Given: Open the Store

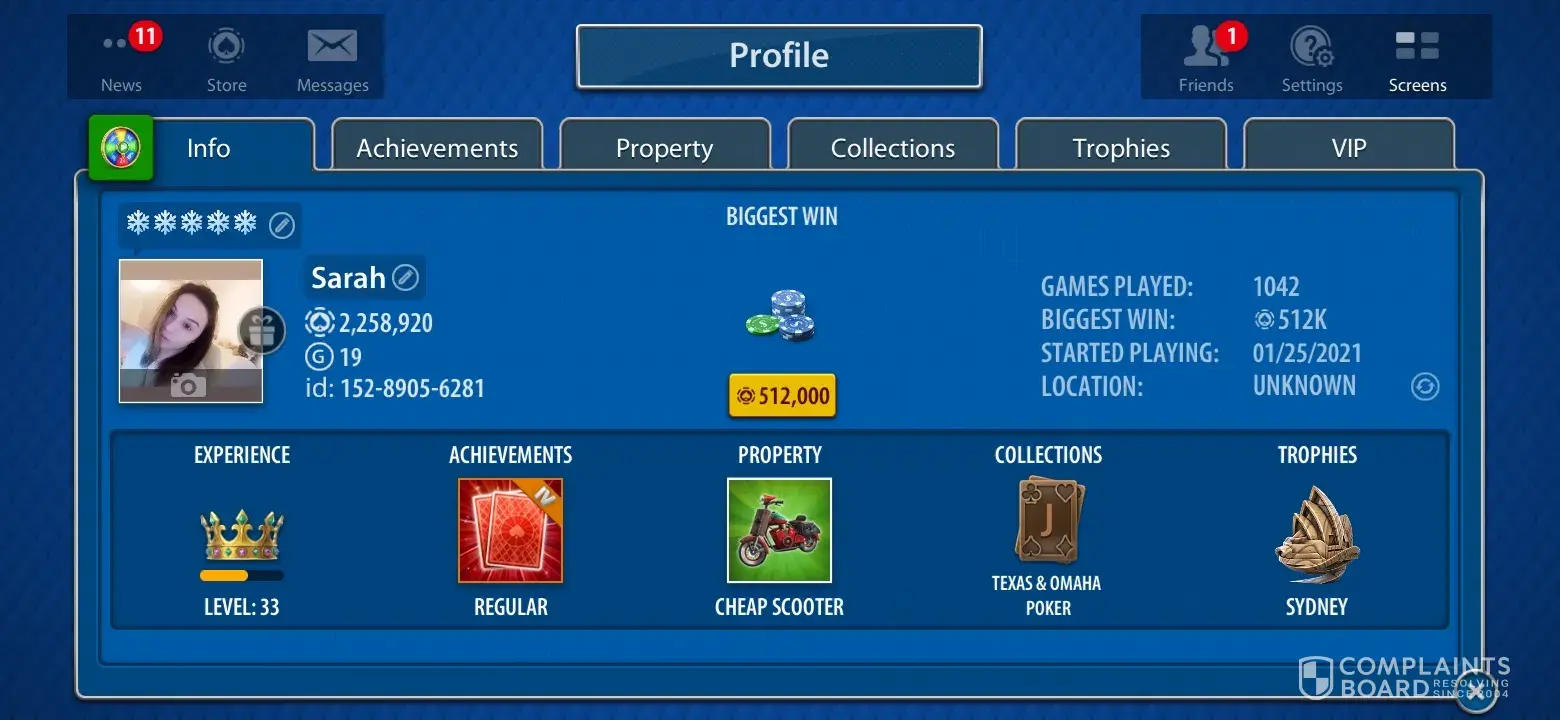Looking at the screenshot, I should click(x=226, y=57).
